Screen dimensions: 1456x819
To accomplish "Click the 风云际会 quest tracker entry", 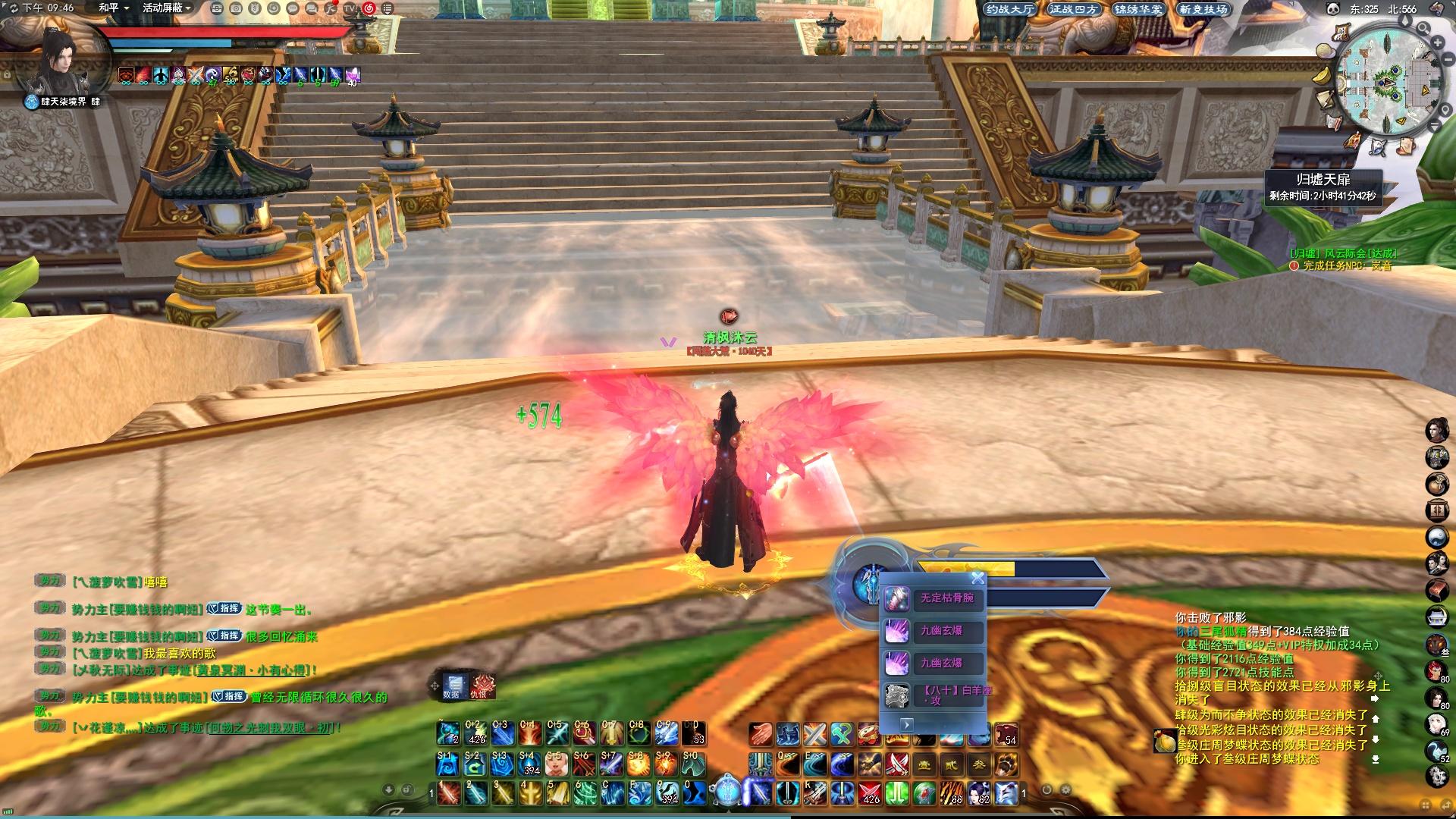I will tap(1344, 253).
